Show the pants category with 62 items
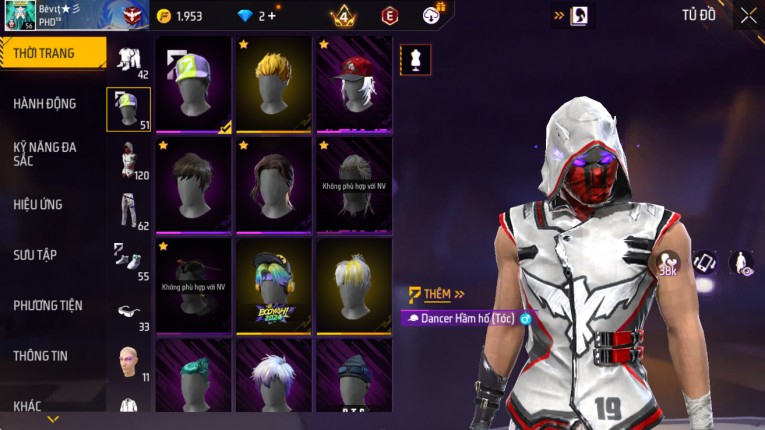The image size is (765, 430). click(x=128, y=210)
